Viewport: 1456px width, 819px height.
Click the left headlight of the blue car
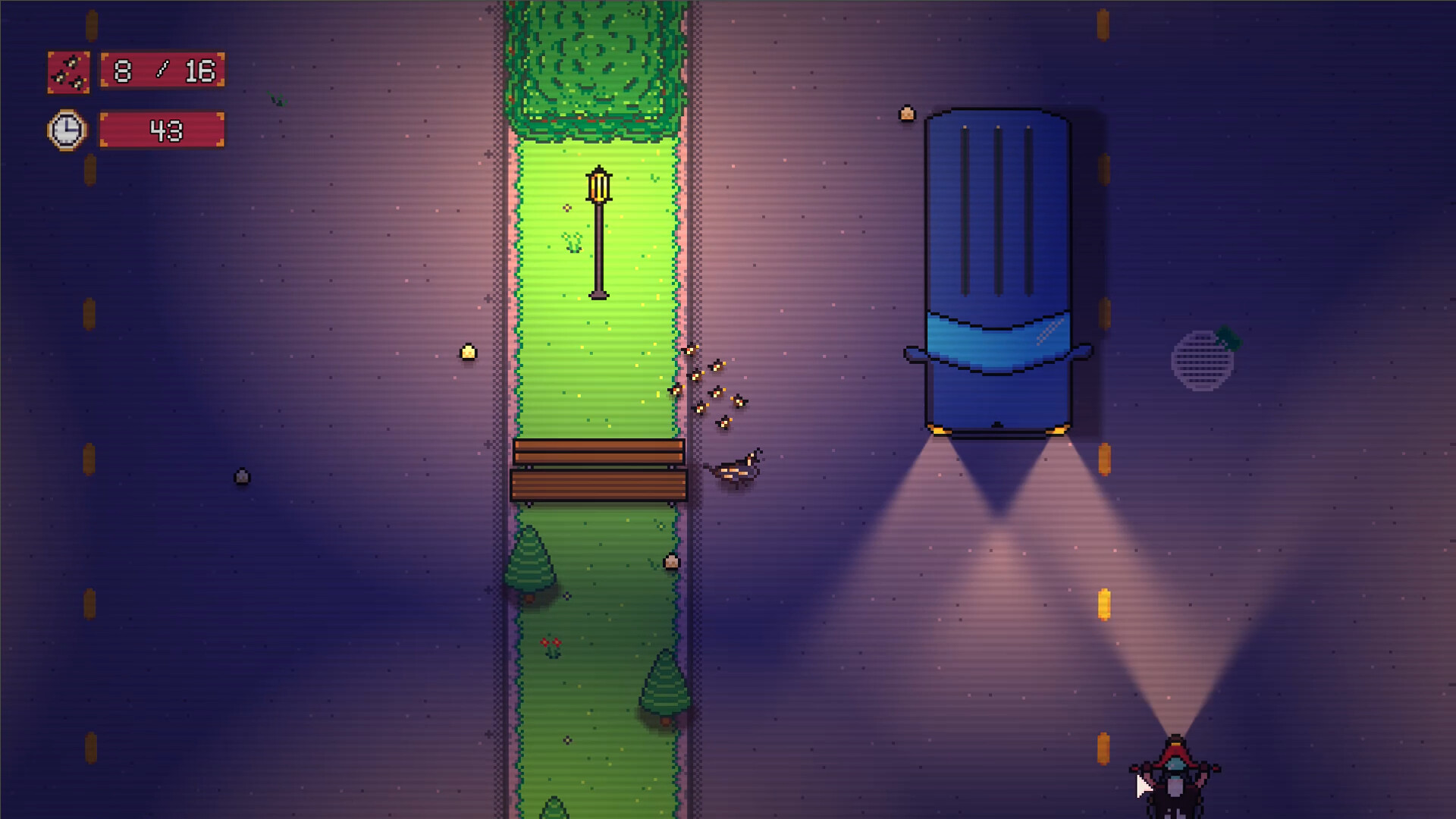940,431
